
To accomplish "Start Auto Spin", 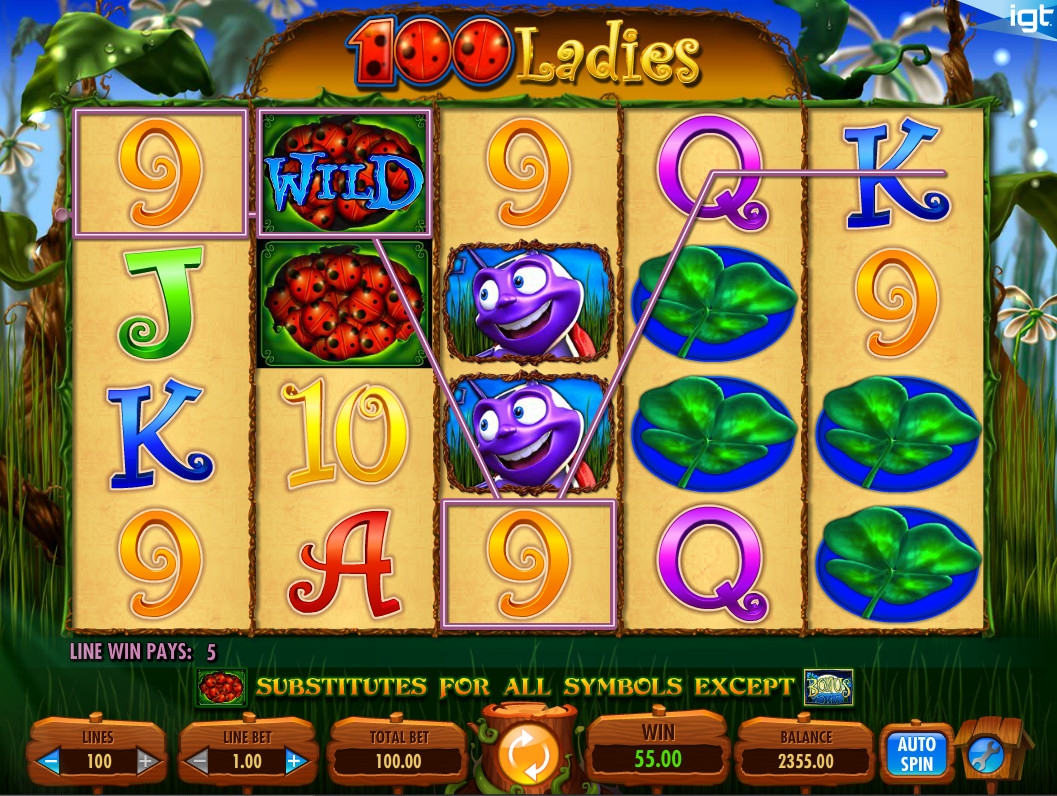I will click(915, 753).
